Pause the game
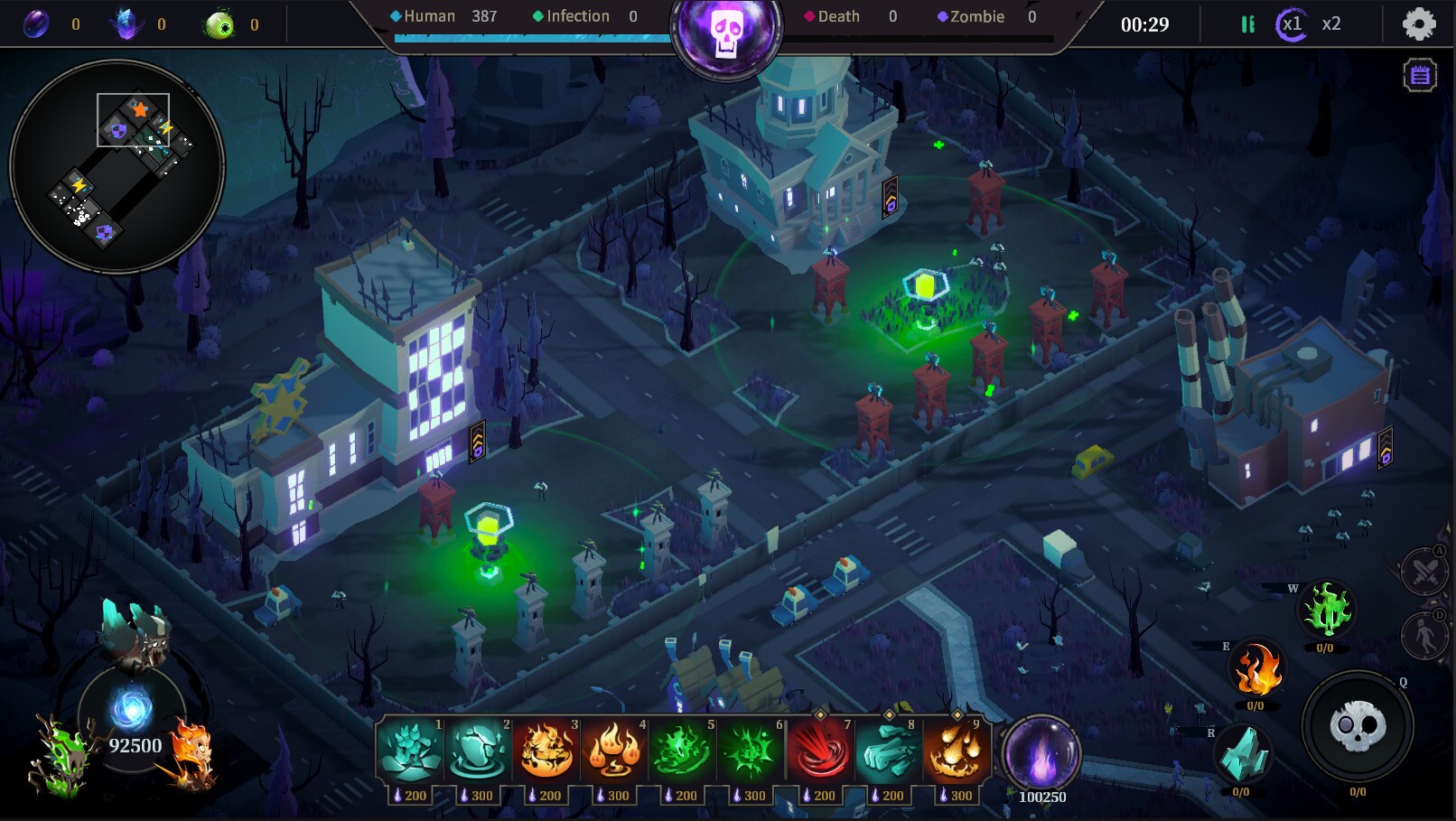The image size is (1456, 821). pos(1247,24)
